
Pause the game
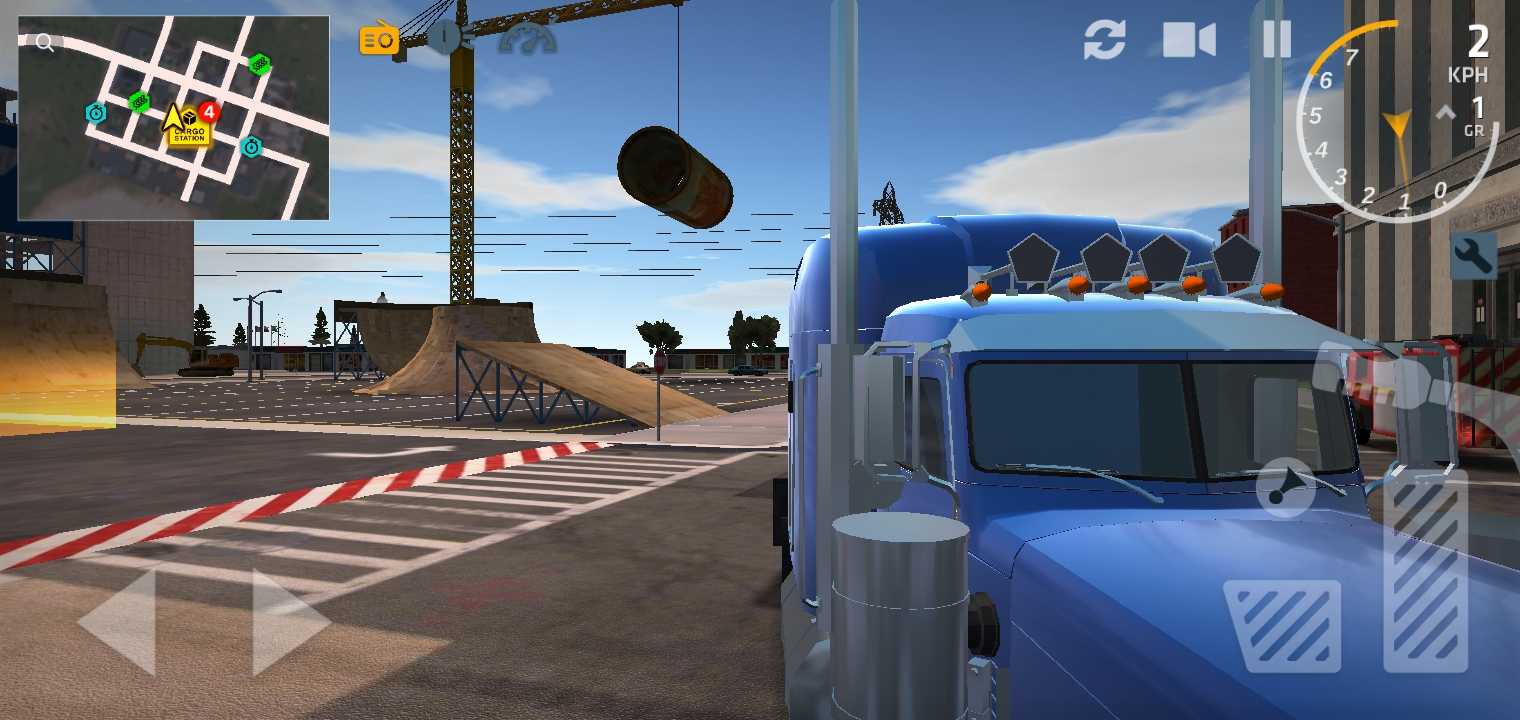(1277, 40)
